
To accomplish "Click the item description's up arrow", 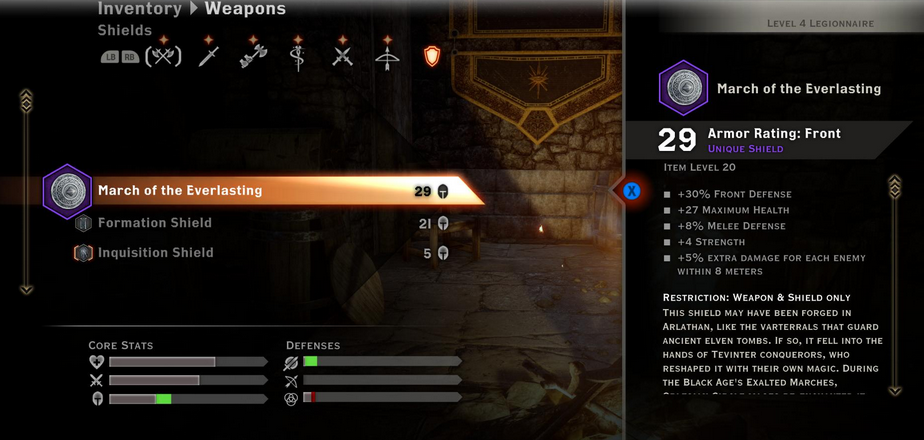I will (895, 184).
